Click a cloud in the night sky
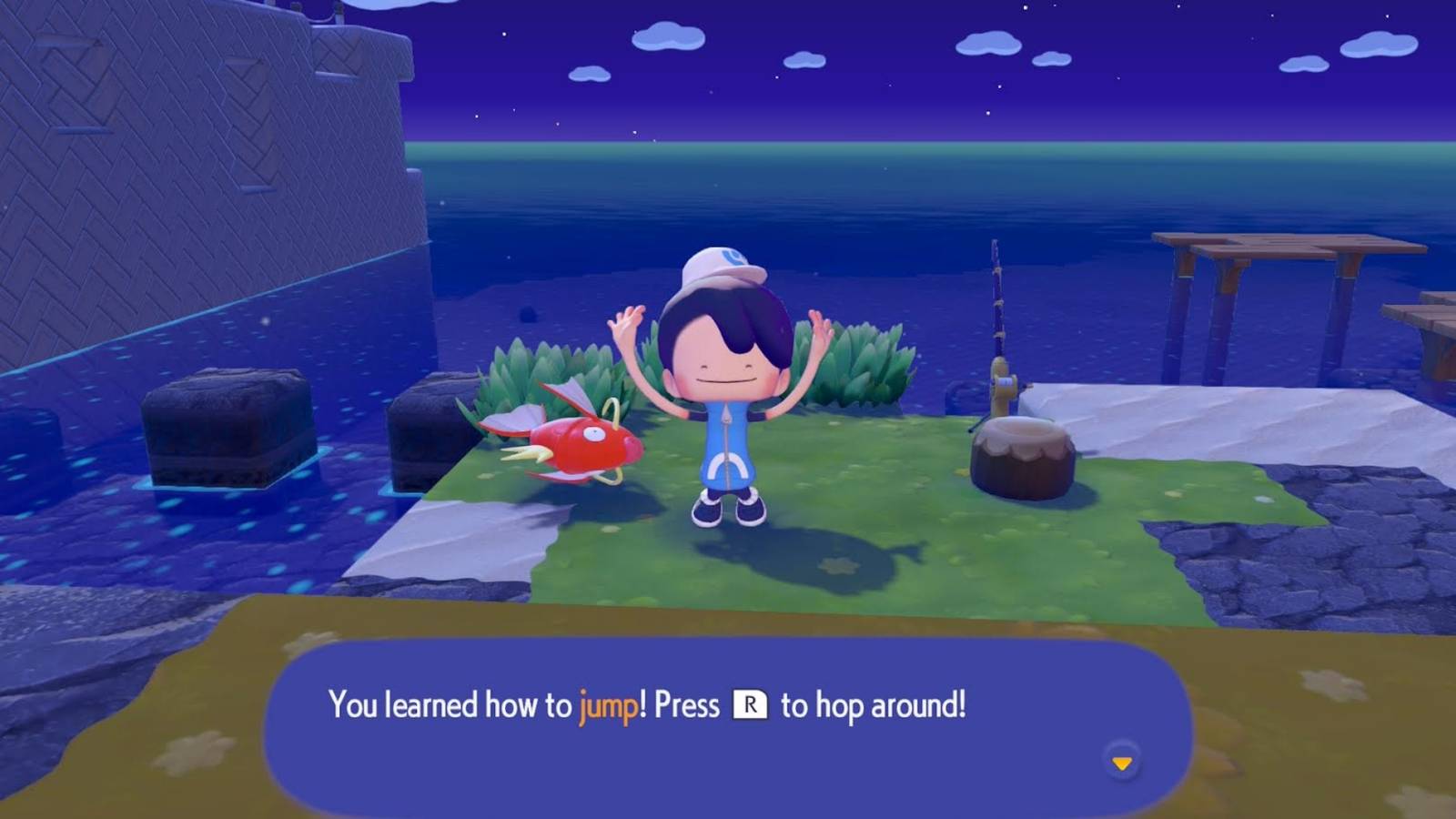Screen dimensions: 1456x819 tap(986, 45)
